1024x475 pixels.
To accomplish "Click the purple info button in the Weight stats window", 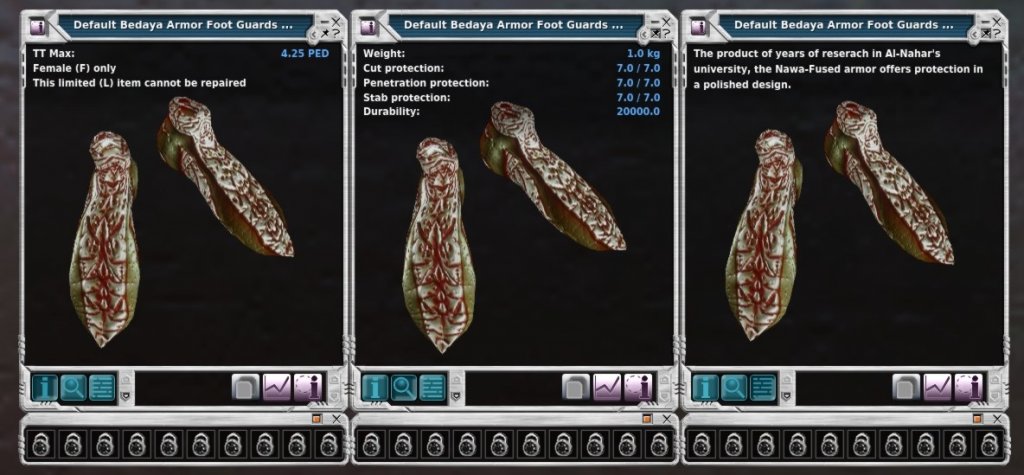I will coord(638,387).
